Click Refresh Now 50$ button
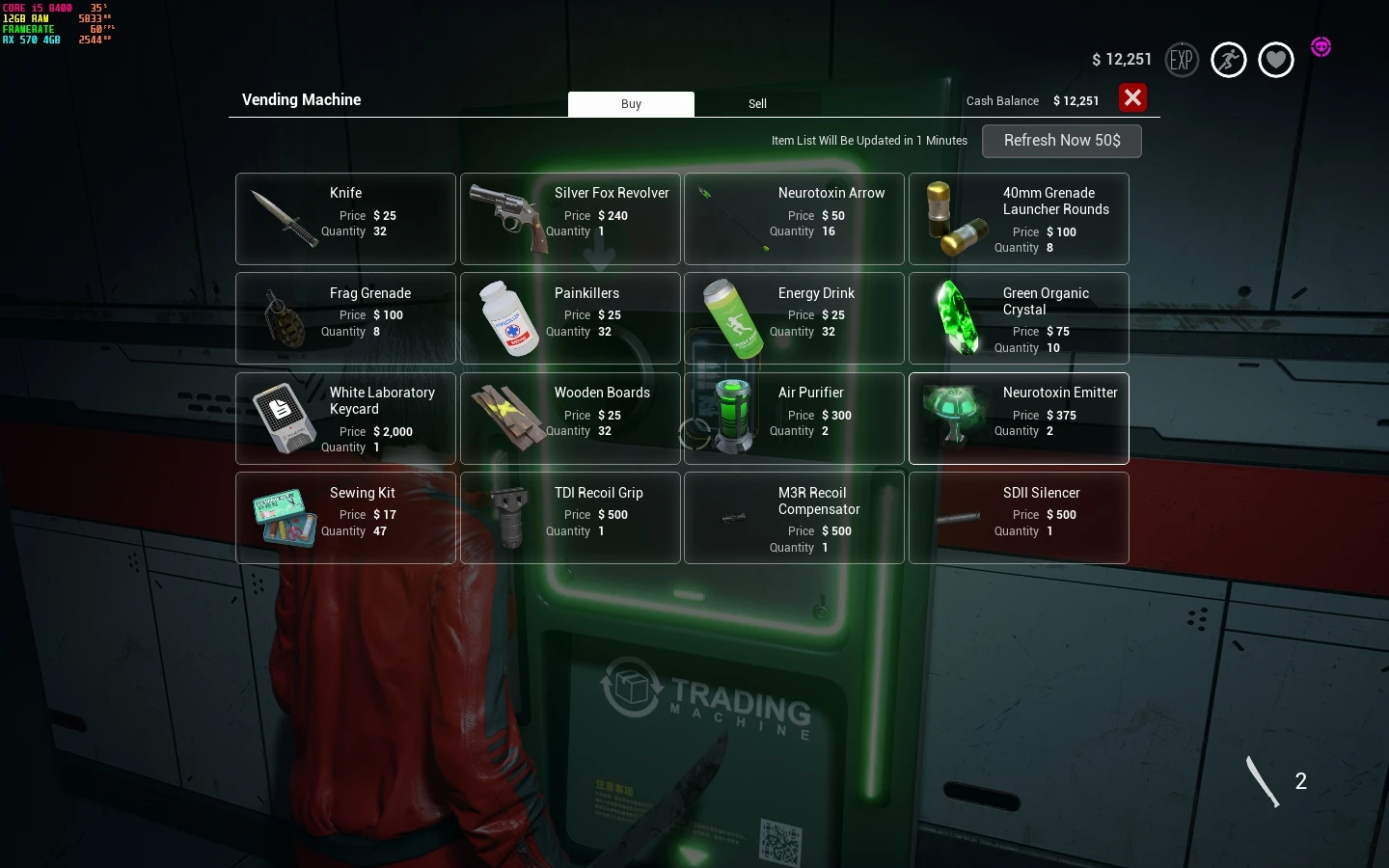Image resolution: width=1389 pixels, height=868 pixels. tap(1061, 141)
